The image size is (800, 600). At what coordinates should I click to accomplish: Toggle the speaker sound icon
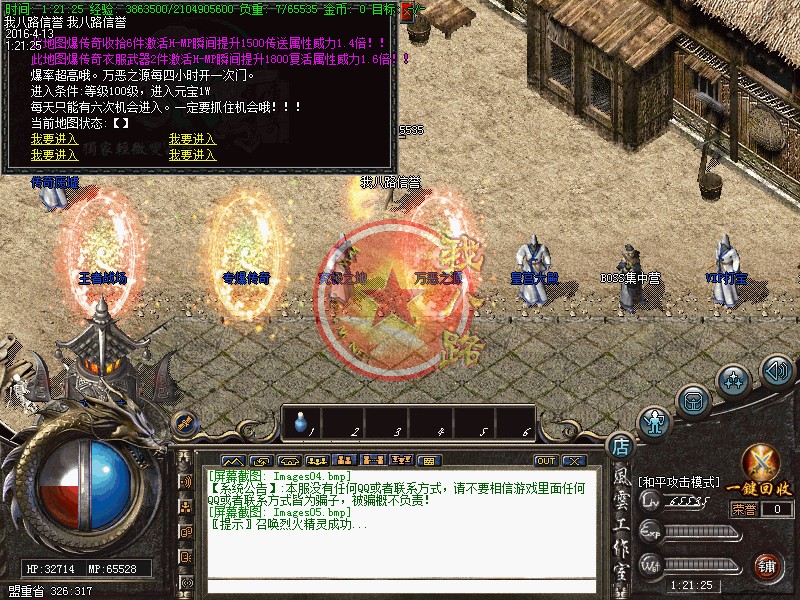click(x=776, y=370)
